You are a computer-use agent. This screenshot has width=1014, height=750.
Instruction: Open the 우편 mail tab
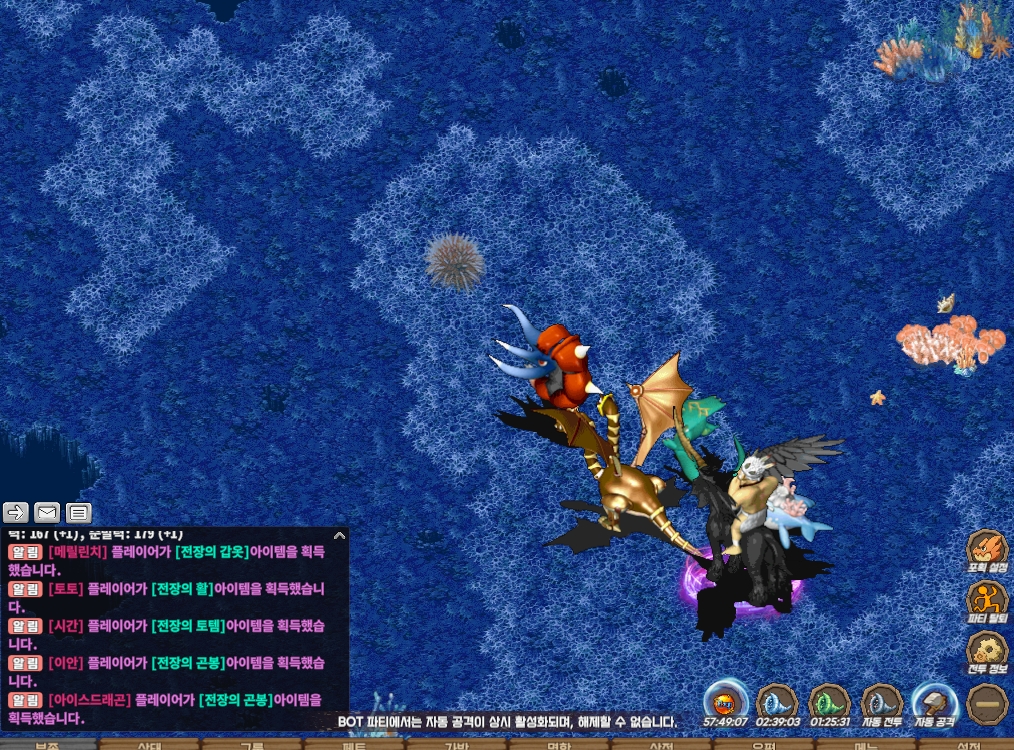[763, 745]
